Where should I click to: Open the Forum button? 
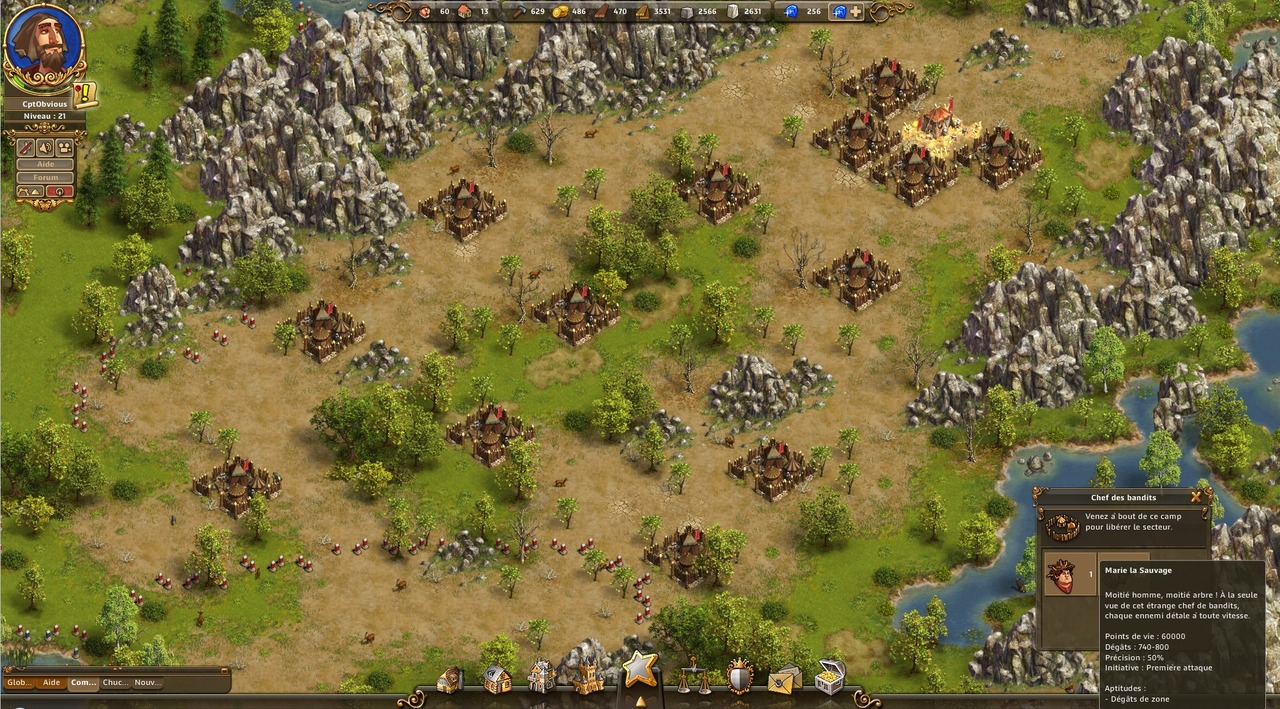tap(45, 177)
